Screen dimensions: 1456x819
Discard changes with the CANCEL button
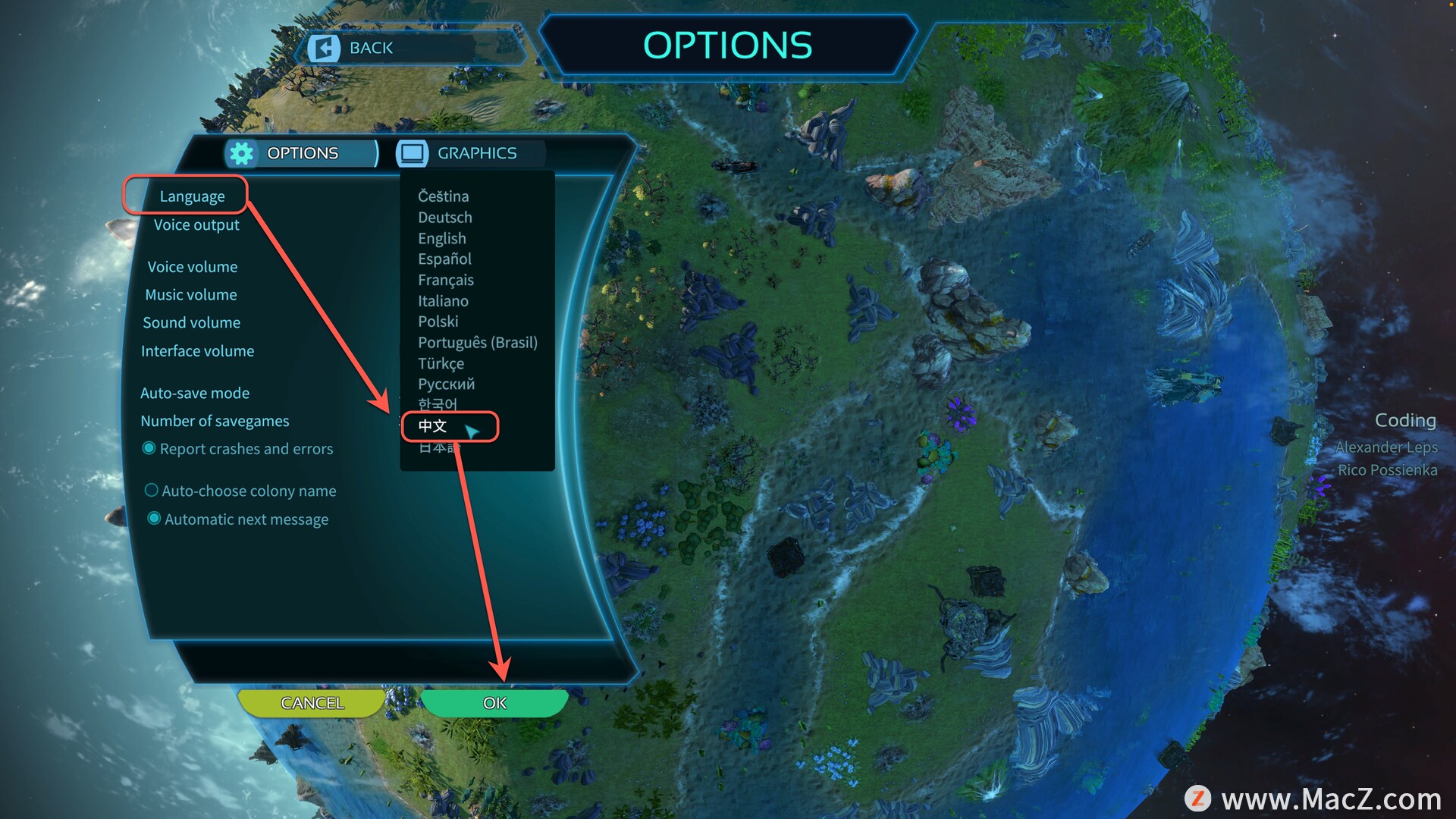312,703
